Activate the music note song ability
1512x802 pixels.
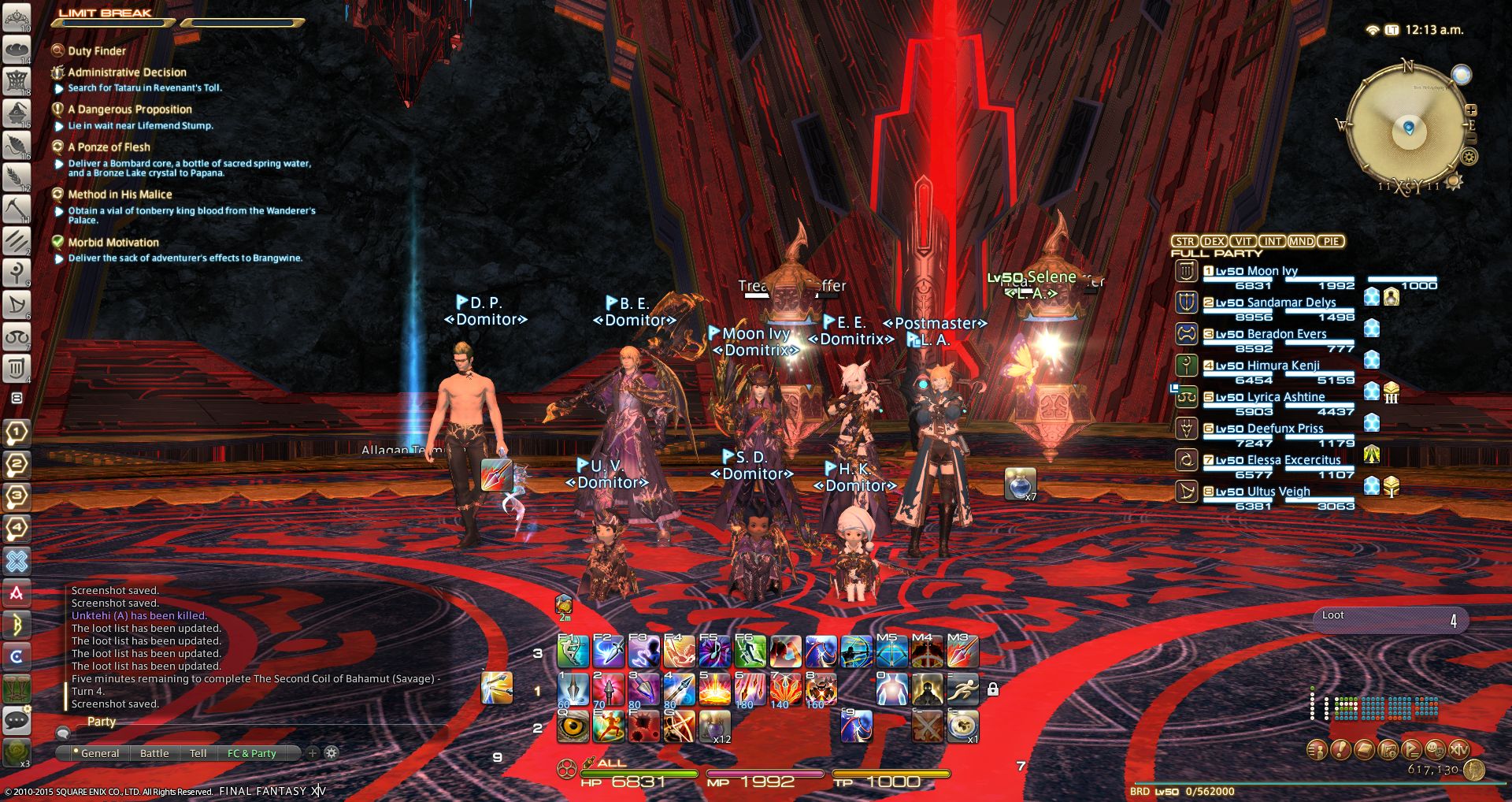(714, 652)
